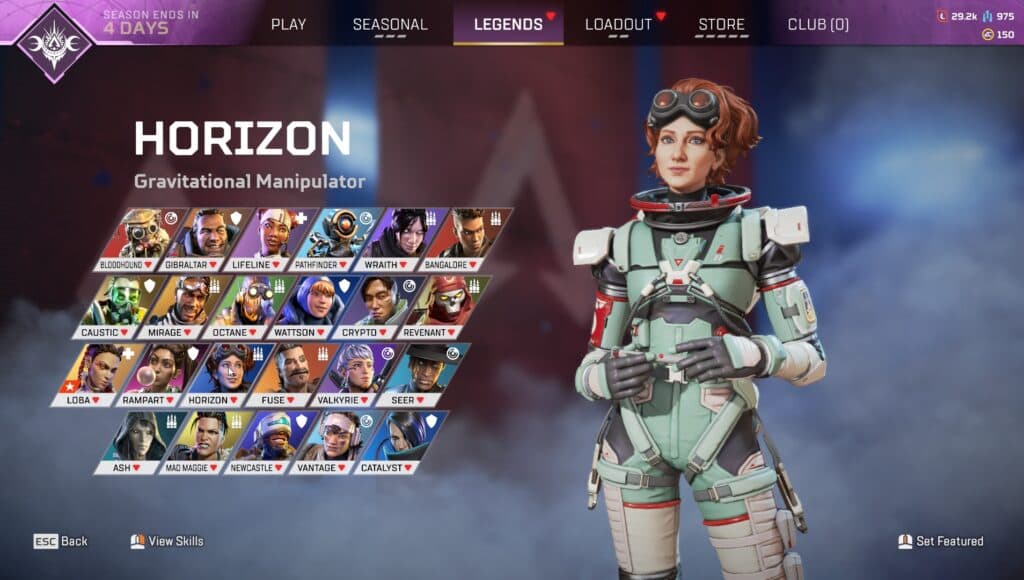Go back with the Back button

click(x=61, y=541)
